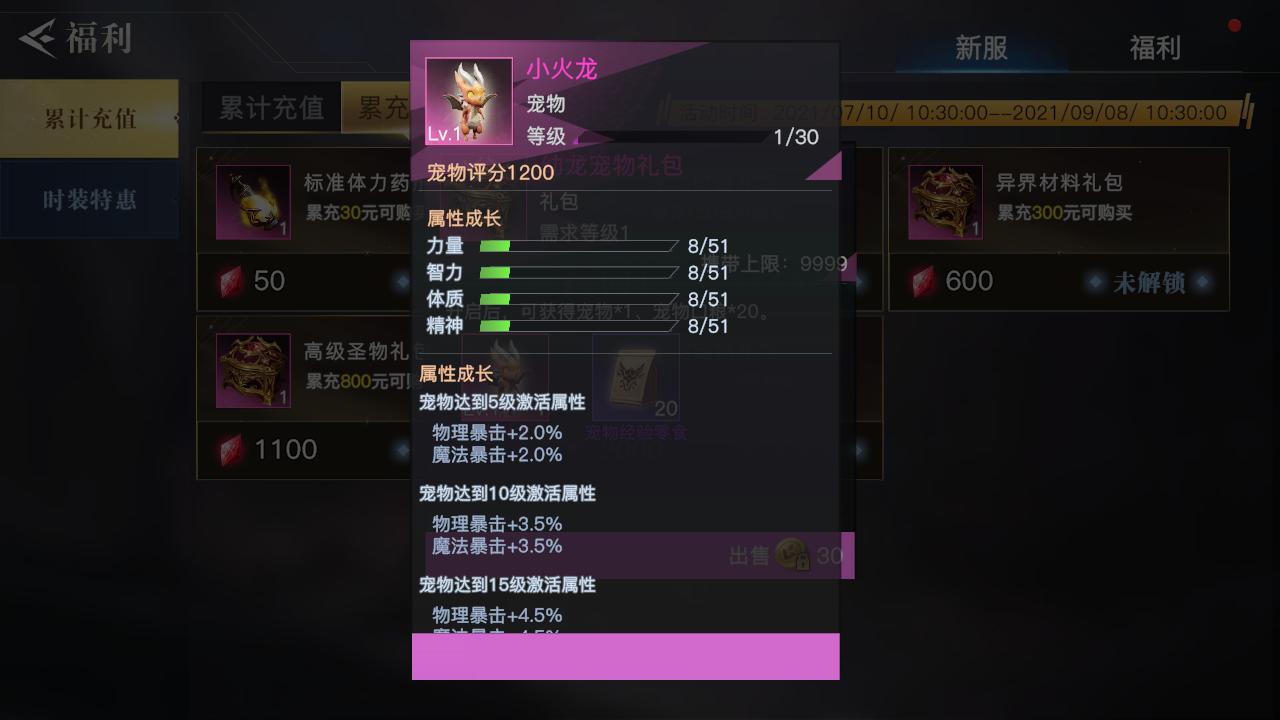Click the red gem icon beside 1100

coord(228,449)
